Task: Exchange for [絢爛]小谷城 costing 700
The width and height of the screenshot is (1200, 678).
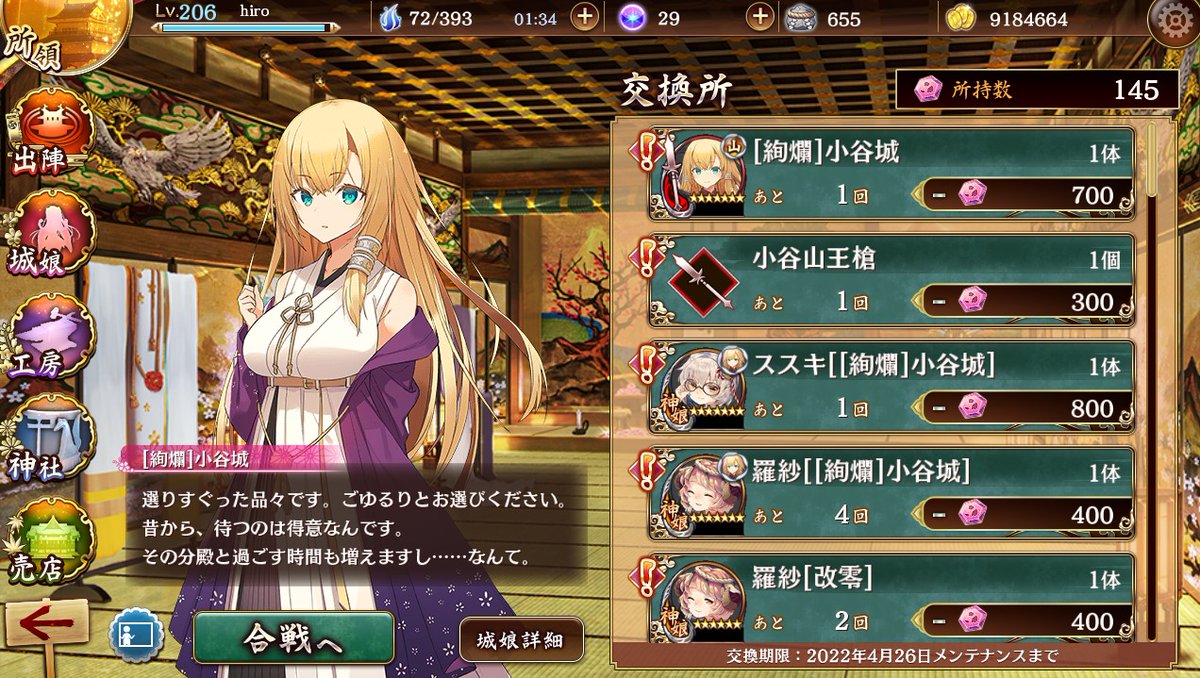Action: click(891, 173)
